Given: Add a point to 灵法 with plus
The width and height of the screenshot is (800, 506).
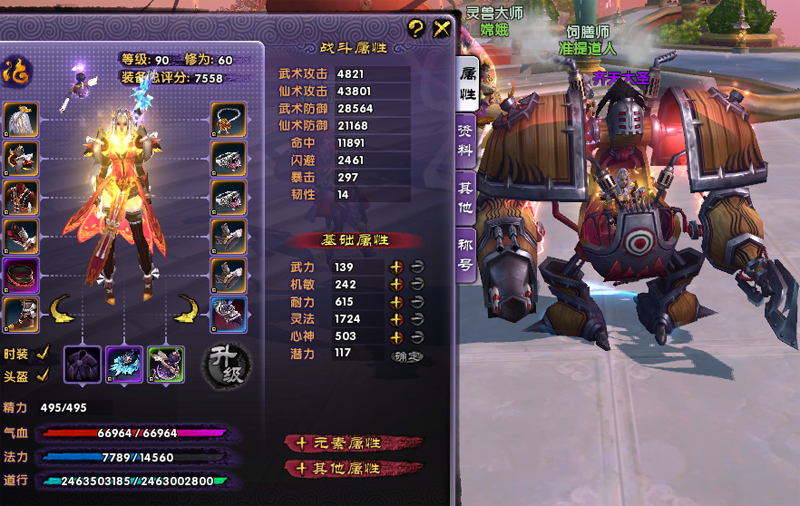Looking at the screenshot, I should (396, 319).
